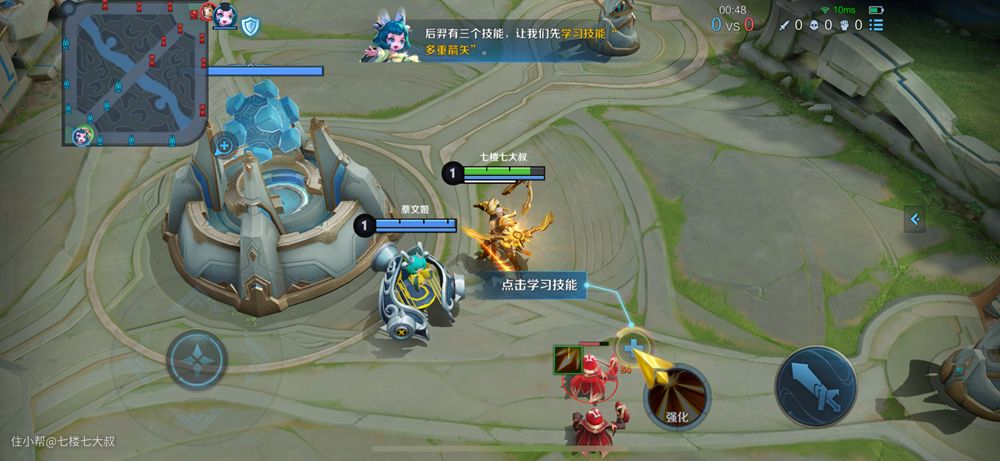This screenshot has height=461, width=1000.
Task: Tap the 点击学习技能 tutorial hint label
Action: [x=539, y=285]
